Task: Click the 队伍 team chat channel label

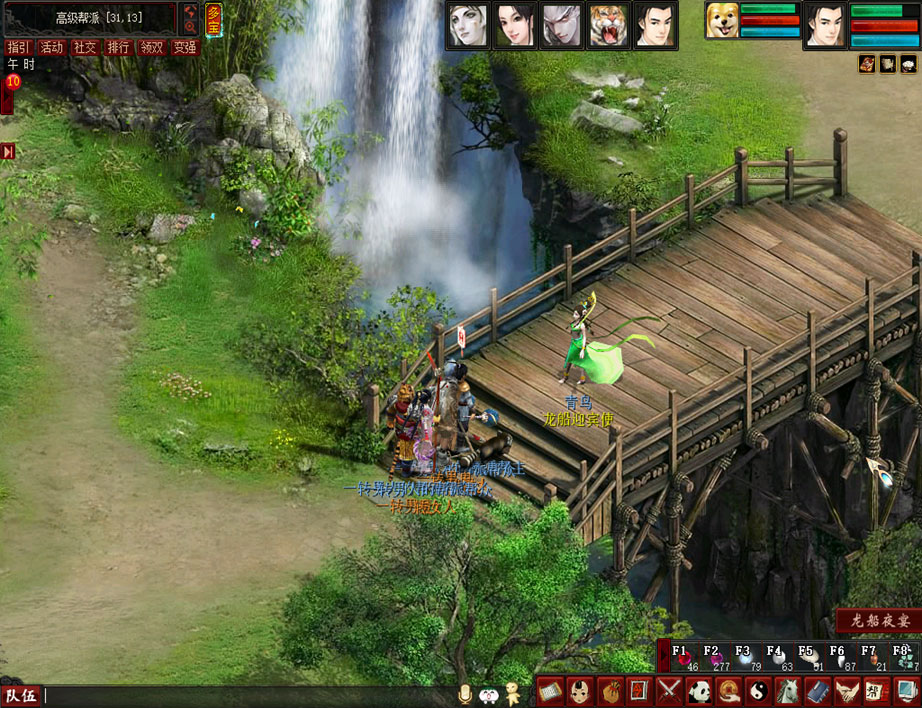Action: 21,696
